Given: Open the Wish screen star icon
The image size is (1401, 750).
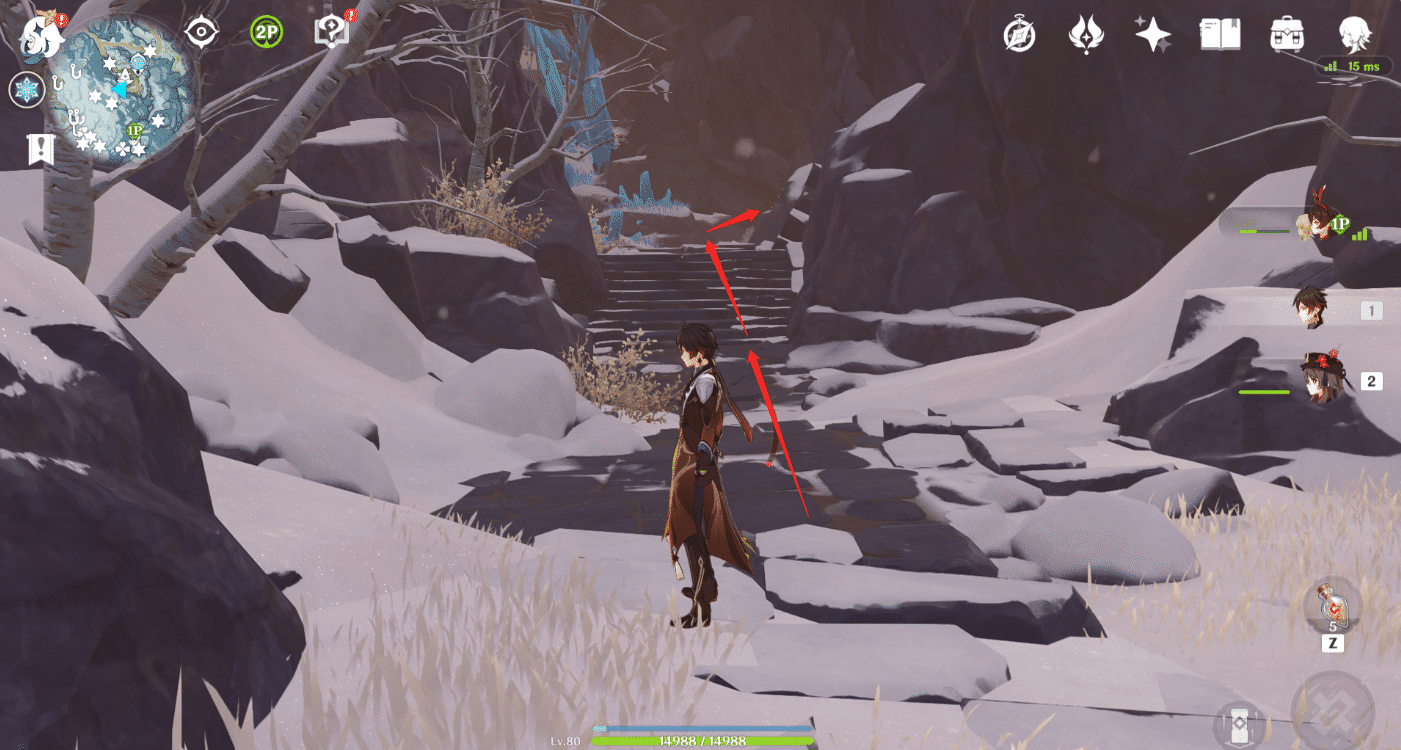Looking at the screenshot, I should click(1153, 35).
